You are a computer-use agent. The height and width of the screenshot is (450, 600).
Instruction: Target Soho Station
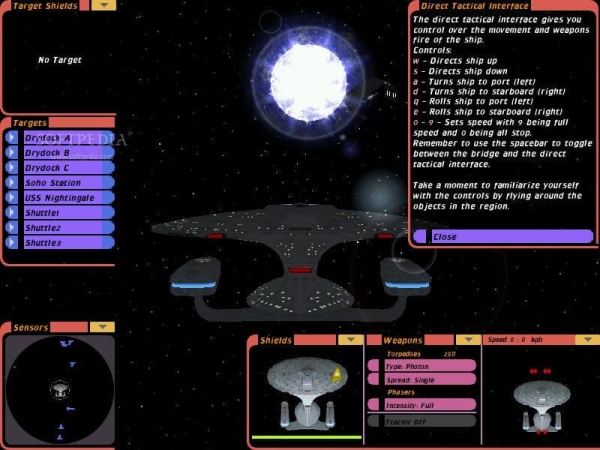pos(60,183)
